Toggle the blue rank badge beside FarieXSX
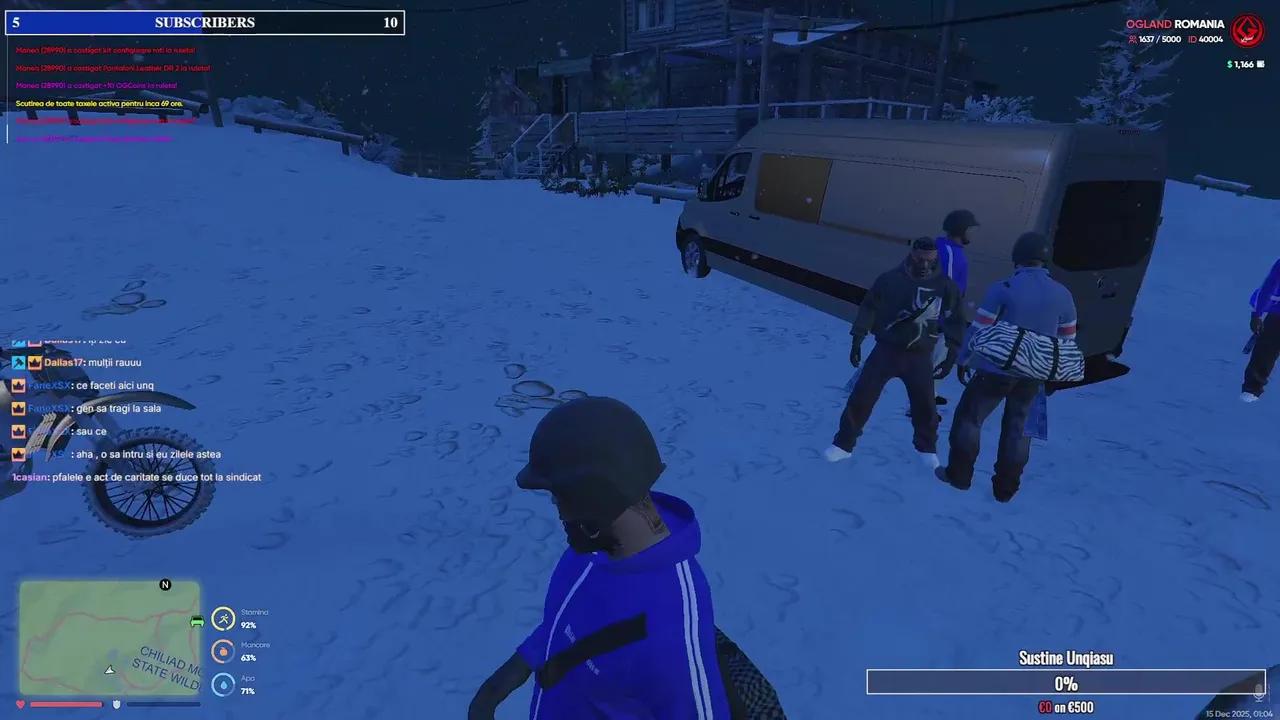1280x720 pixels. tap(18, 385)
